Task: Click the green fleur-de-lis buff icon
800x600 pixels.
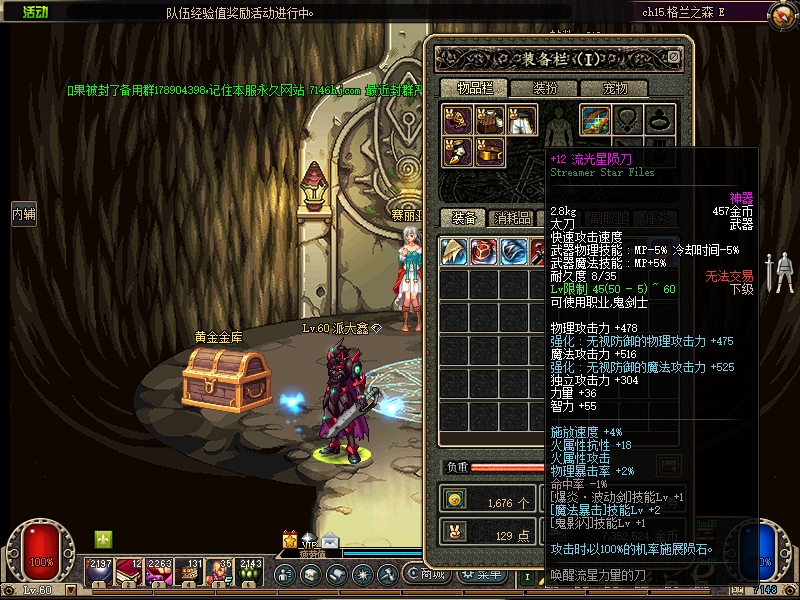Action: [103, 539]
